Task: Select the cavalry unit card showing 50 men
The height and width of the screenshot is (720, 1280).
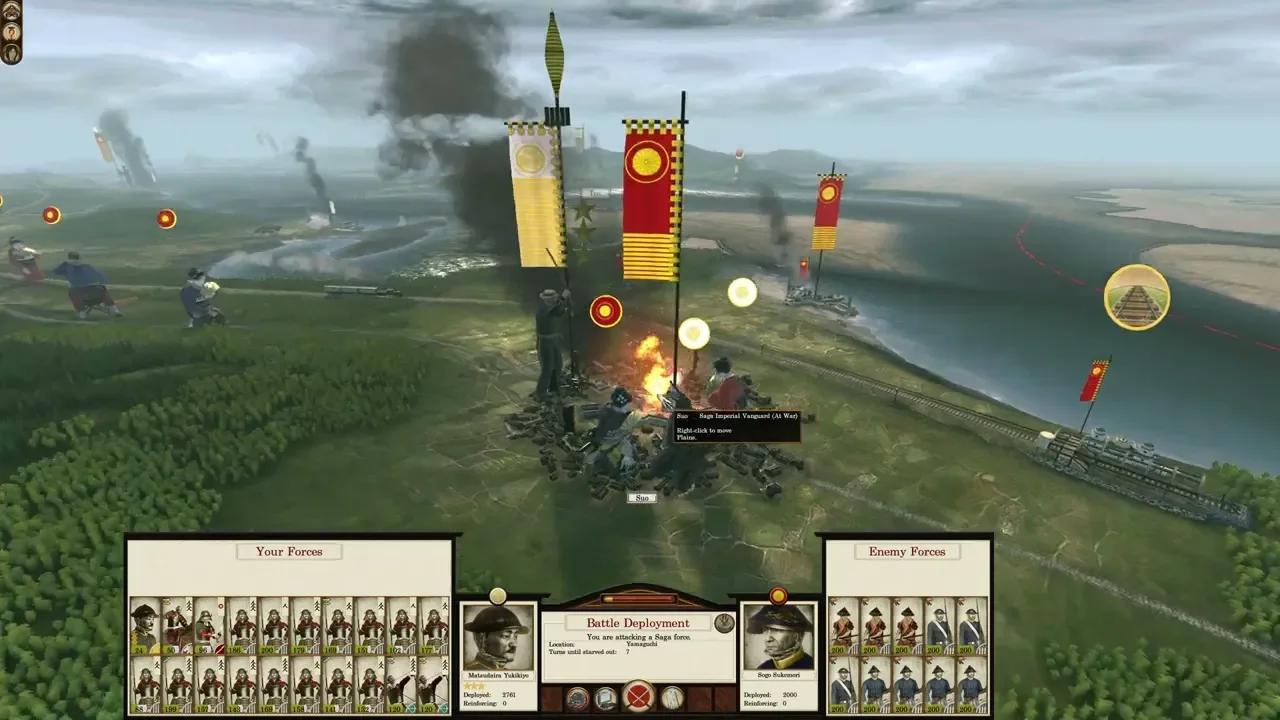Action: pos(175,625)
